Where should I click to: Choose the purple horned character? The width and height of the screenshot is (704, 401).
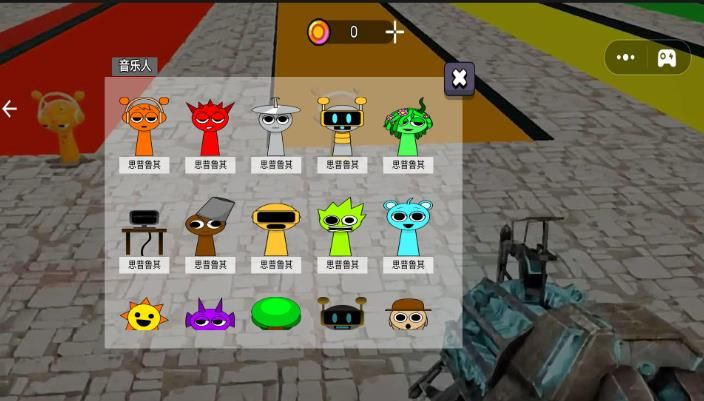click(x=210, y=316)
